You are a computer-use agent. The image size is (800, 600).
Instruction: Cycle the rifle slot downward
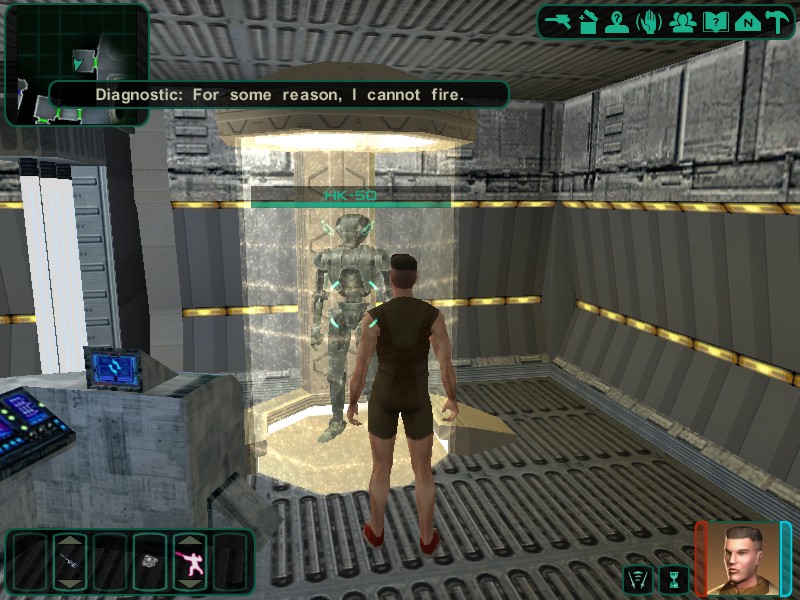click(70, 582)
